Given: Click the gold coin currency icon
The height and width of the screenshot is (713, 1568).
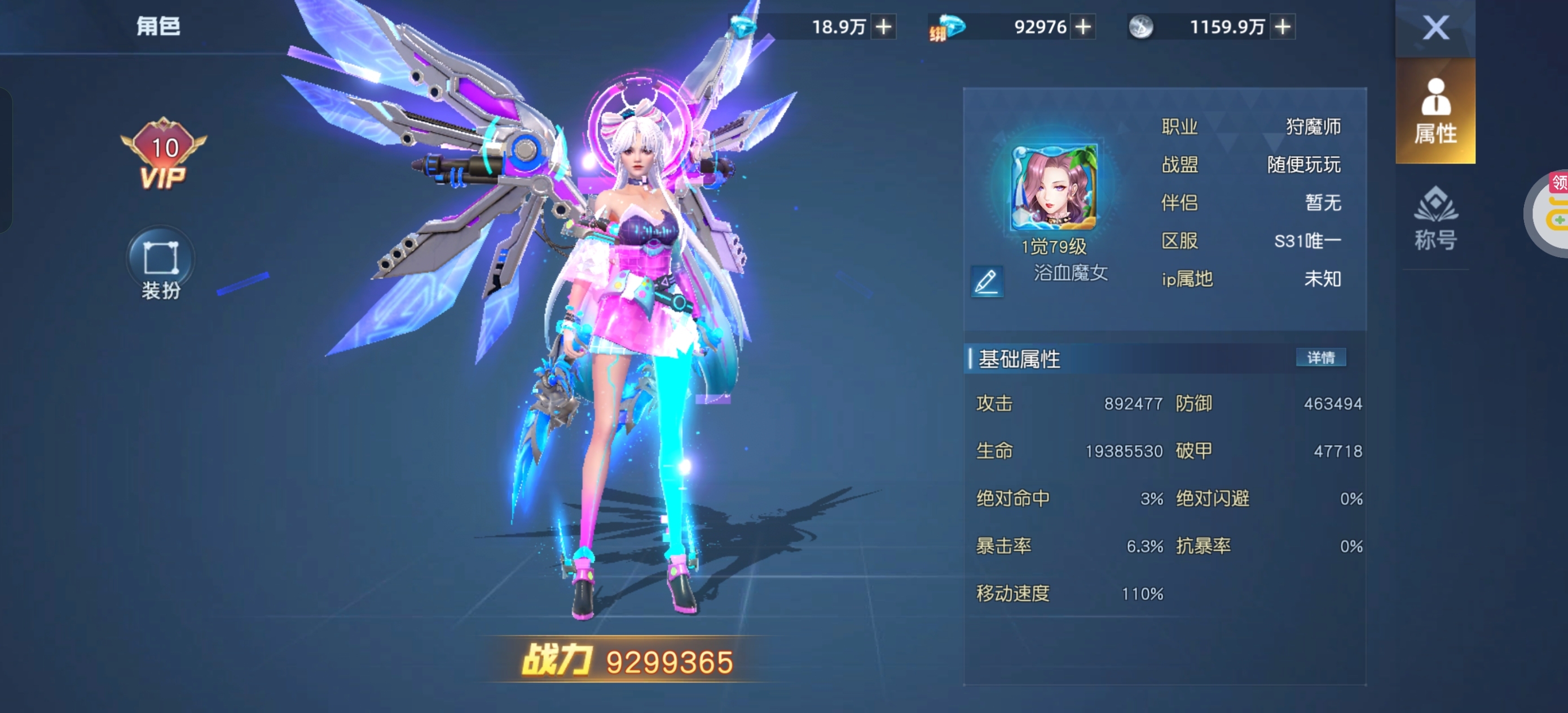Looking at the screenshot, I should point(1143,27).
